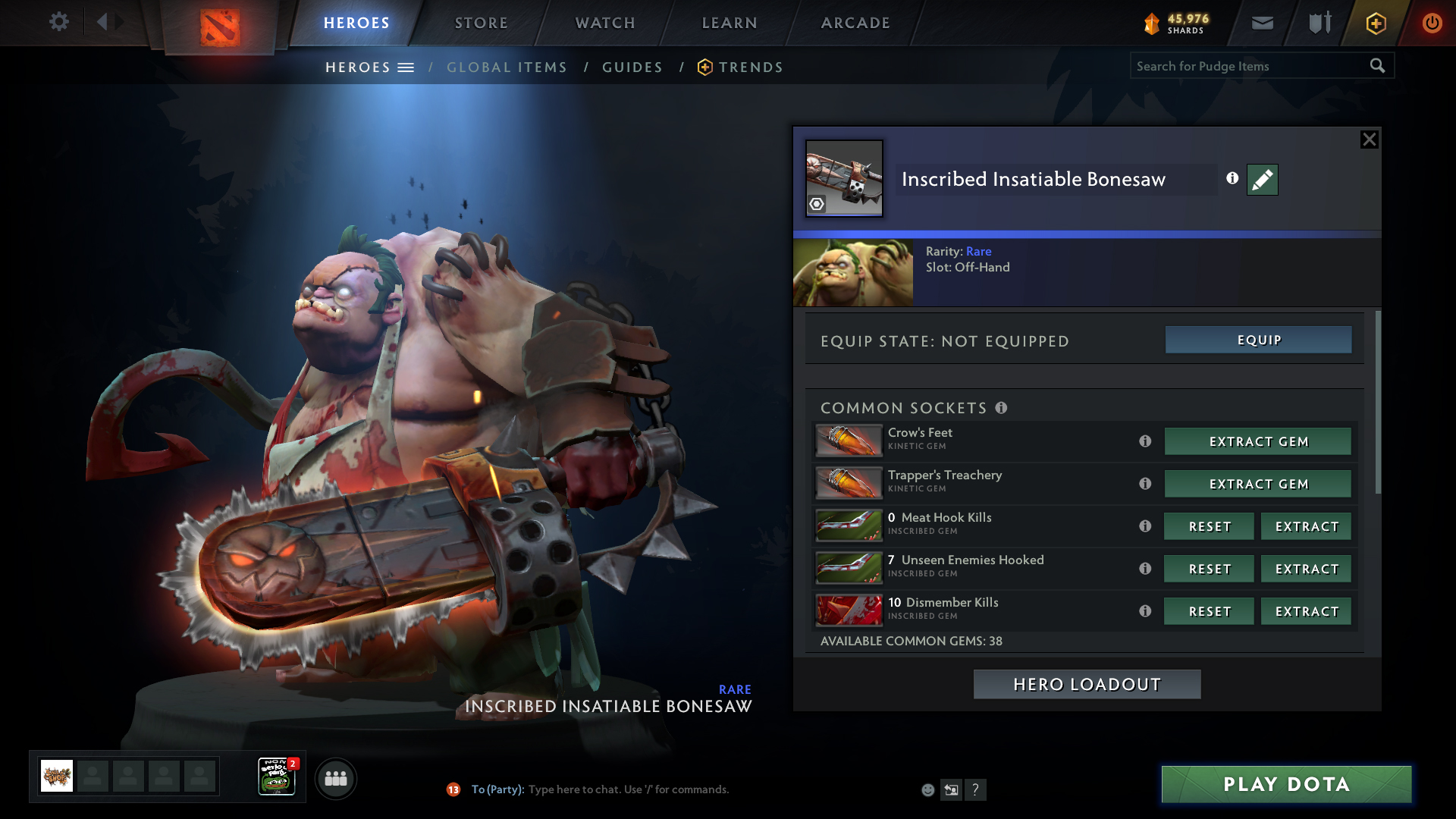Extract the Crow's Feet kinetic gem
Screen dimensions: 1456x819
1258,441
